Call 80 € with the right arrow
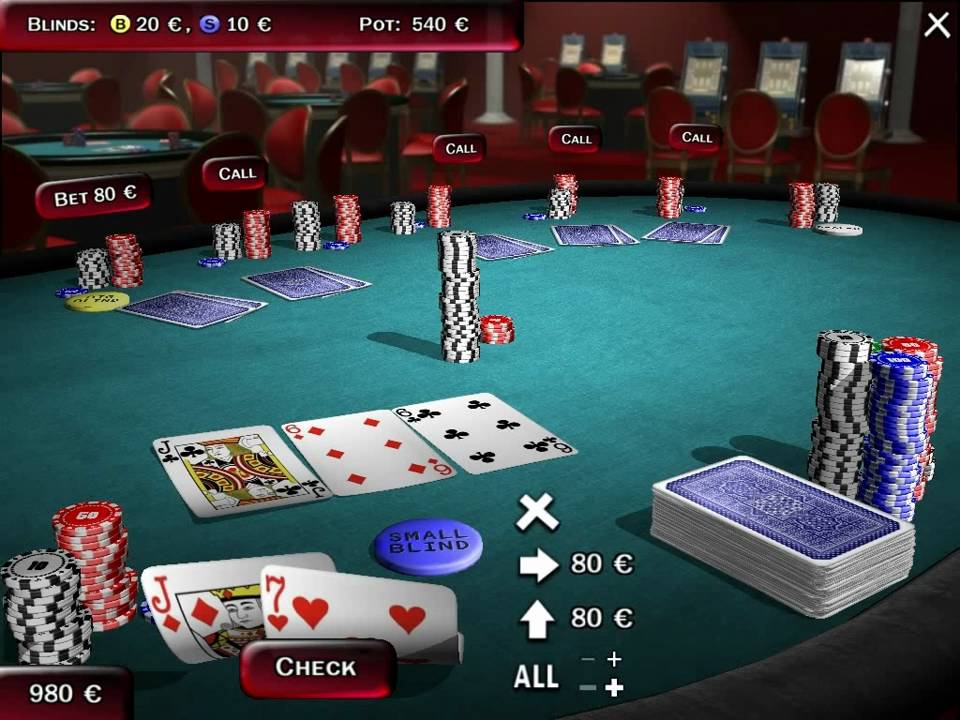 click(538, 565)
